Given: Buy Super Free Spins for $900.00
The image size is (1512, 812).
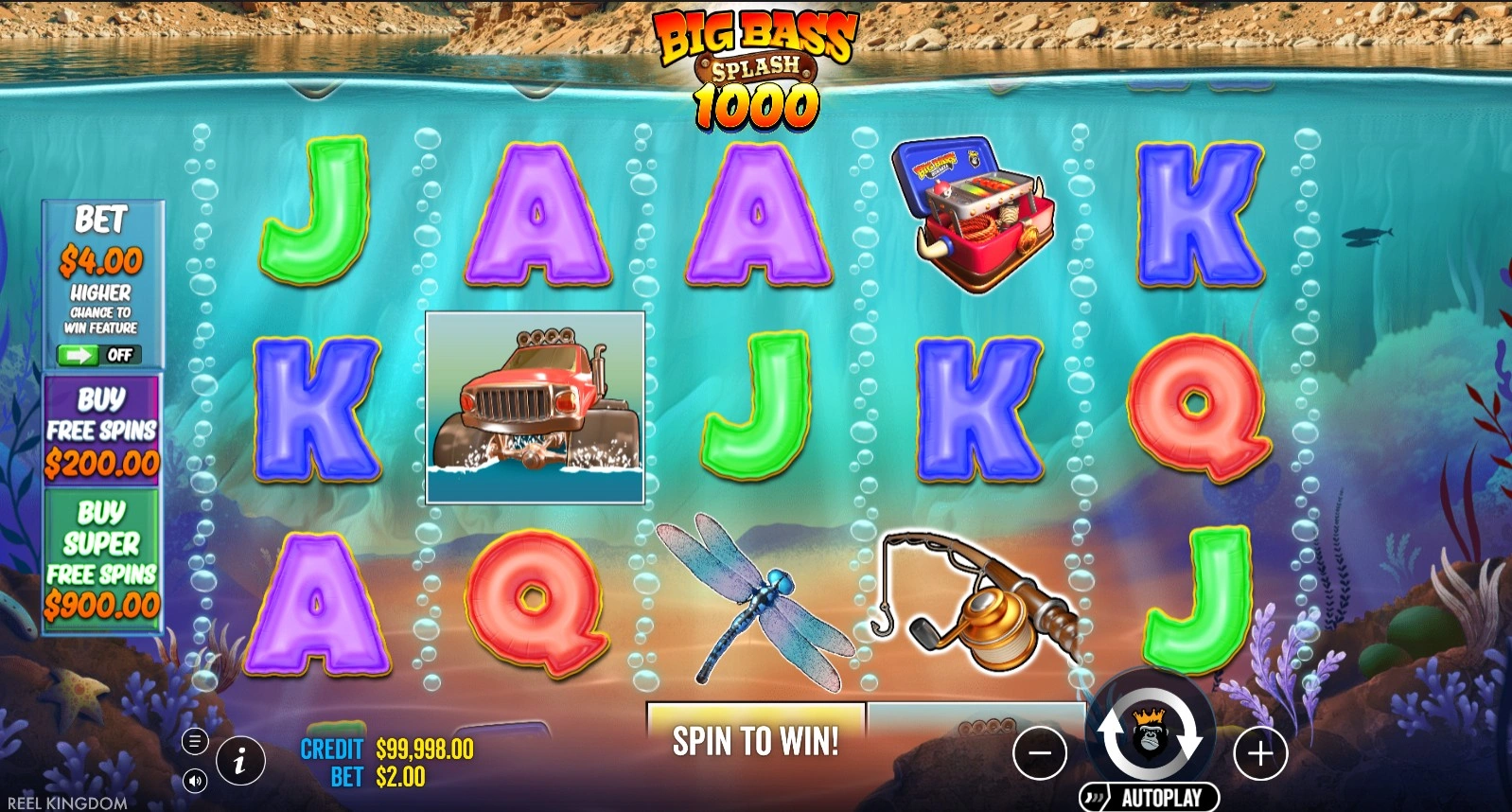Looking at the screenshot, I should tap(102, 559).
